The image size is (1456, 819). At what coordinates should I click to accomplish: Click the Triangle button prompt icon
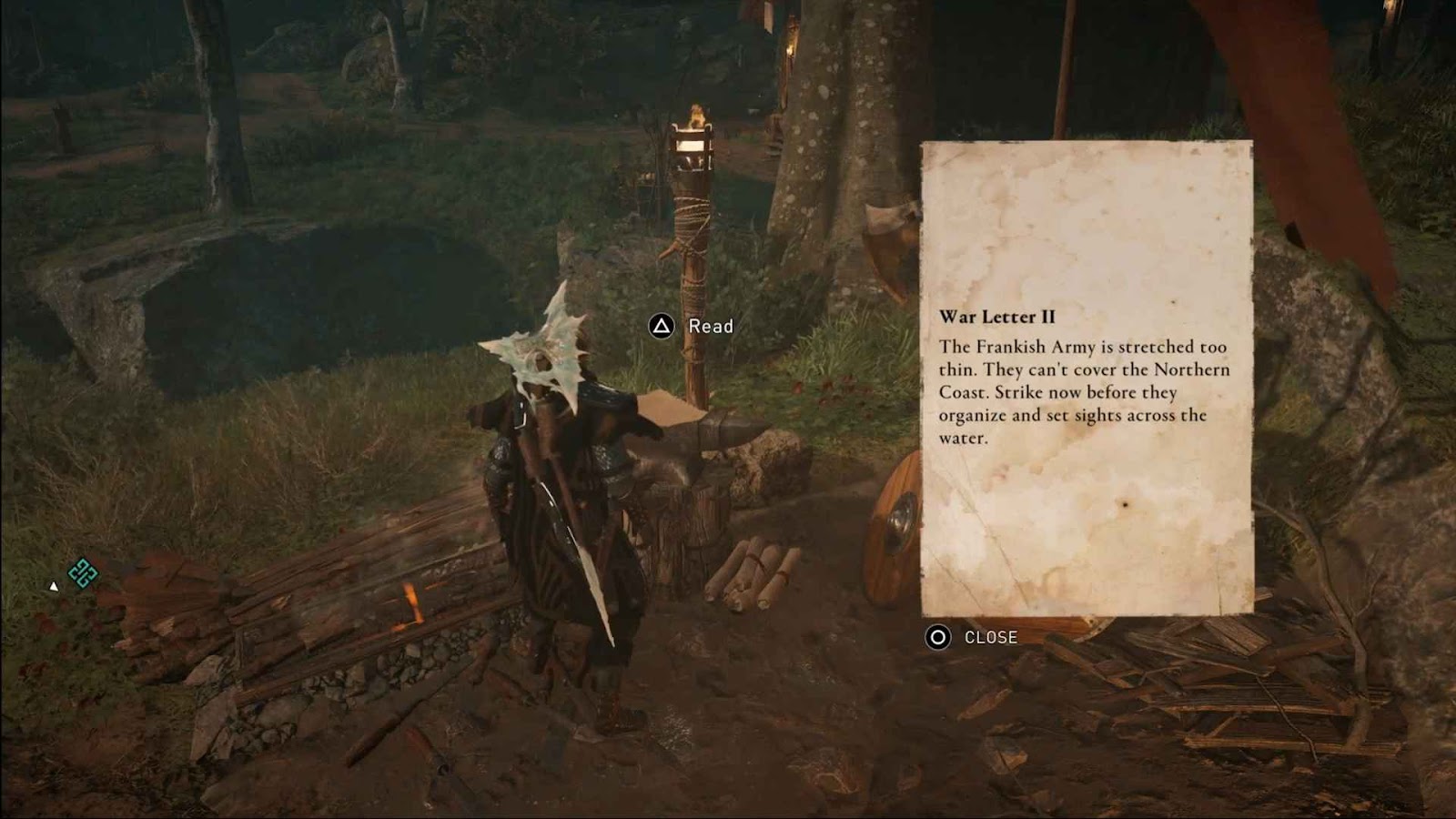coord(660,325)
